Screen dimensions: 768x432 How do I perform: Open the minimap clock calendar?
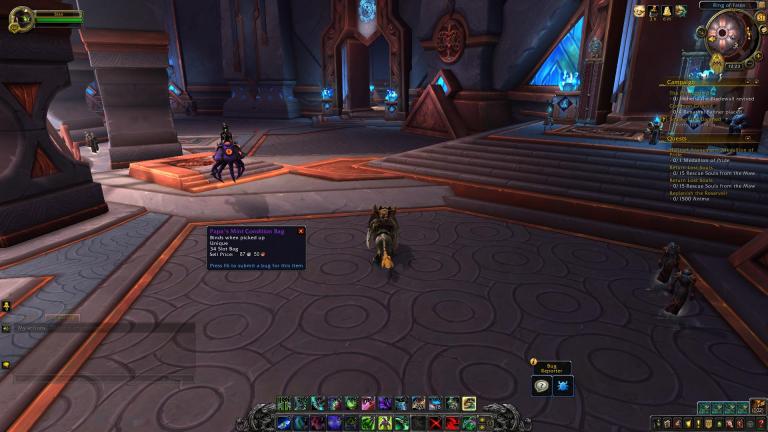(734, 66)
